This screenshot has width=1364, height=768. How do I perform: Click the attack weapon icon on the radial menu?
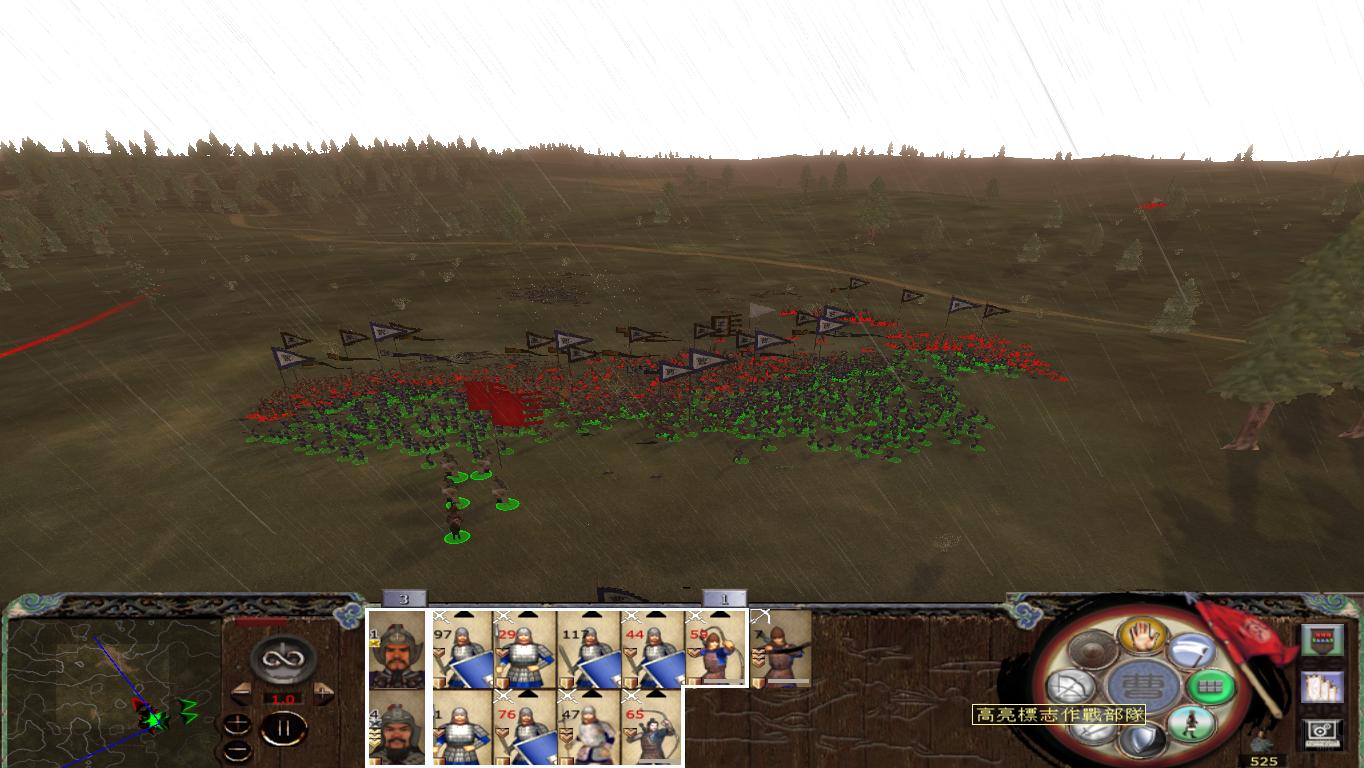[1190, 650]
